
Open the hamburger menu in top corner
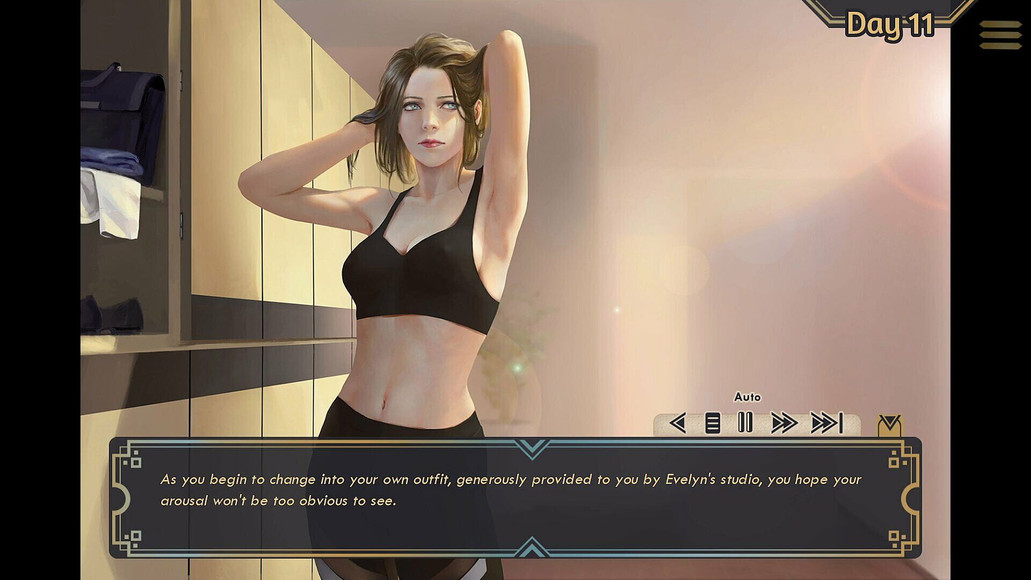1000,35
